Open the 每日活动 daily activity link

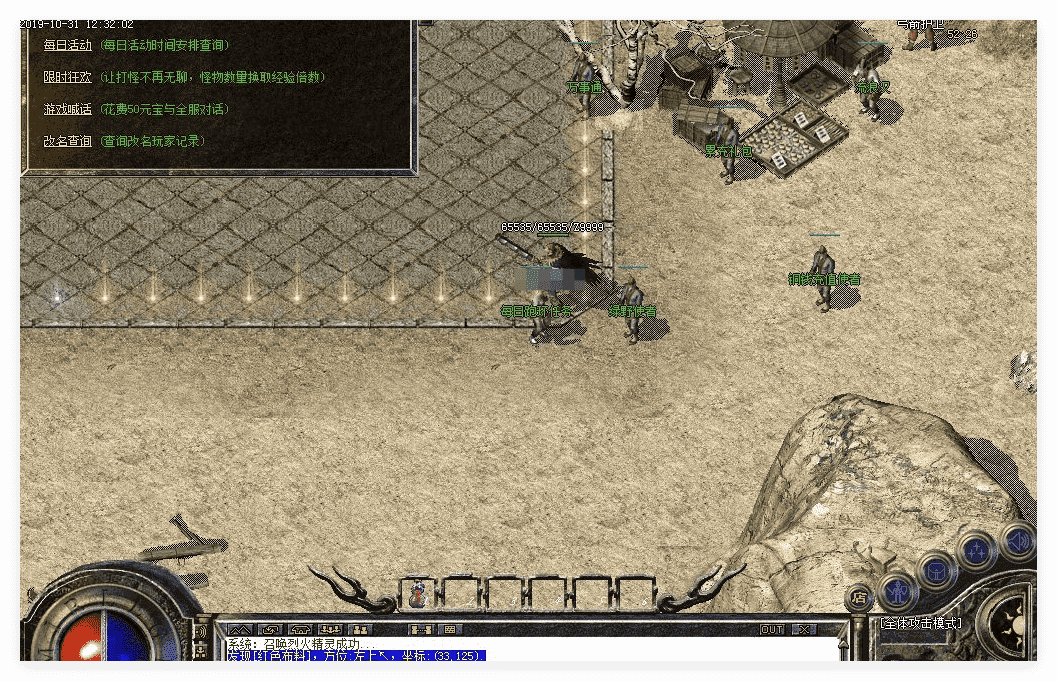click(x=67, y=45)
